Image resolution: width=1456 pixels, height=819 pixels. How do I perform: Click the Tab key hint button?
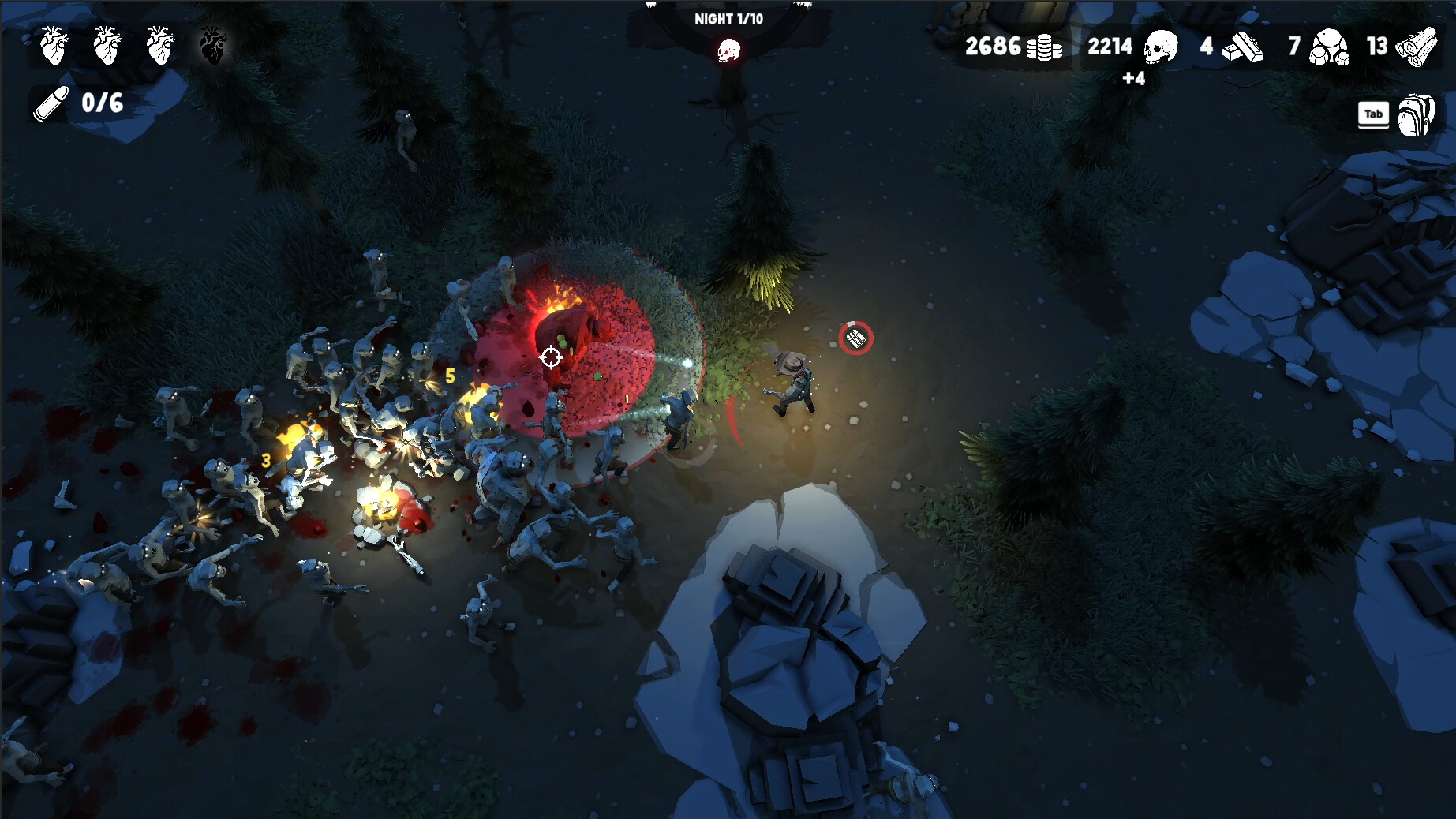coord(1373,114)
